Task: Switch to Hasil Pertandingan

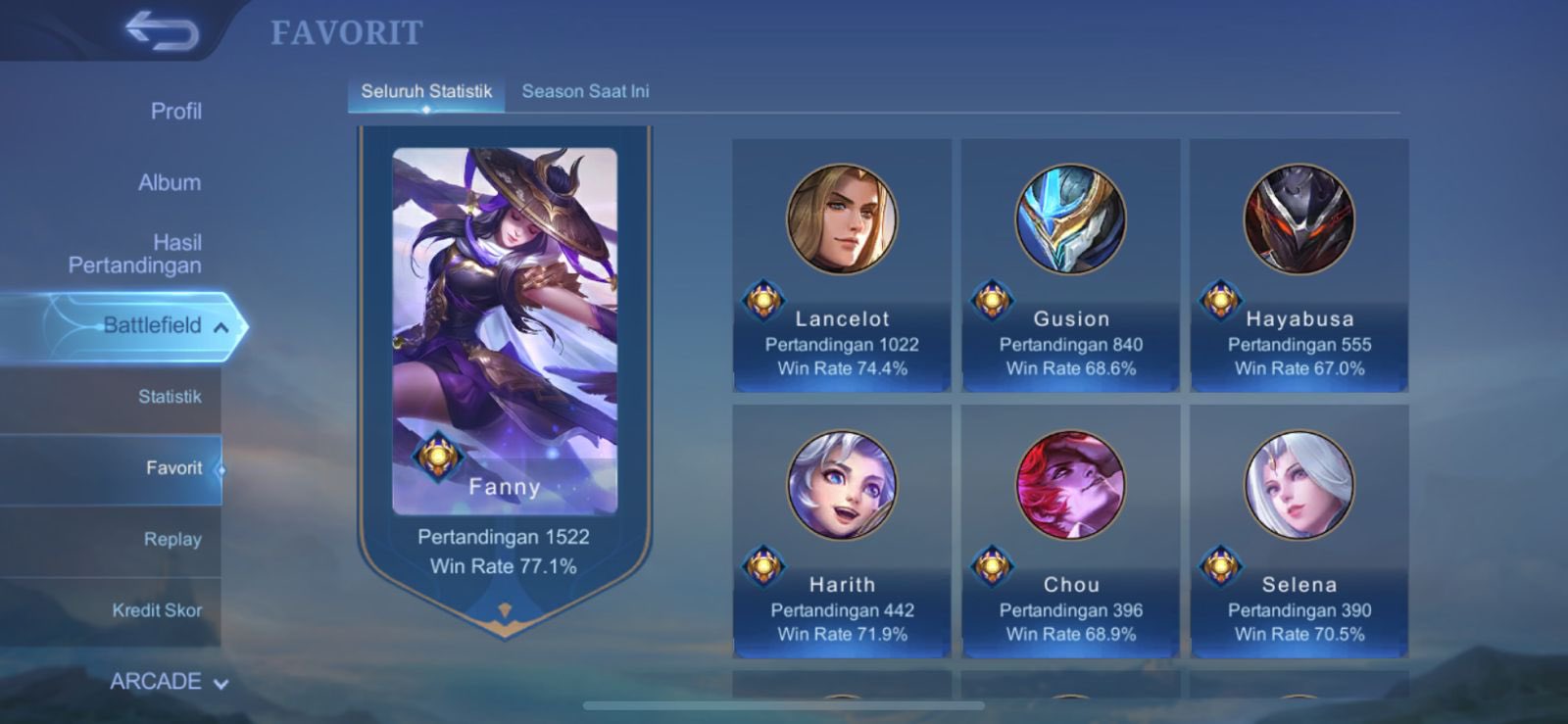Action: coord(174,254)
